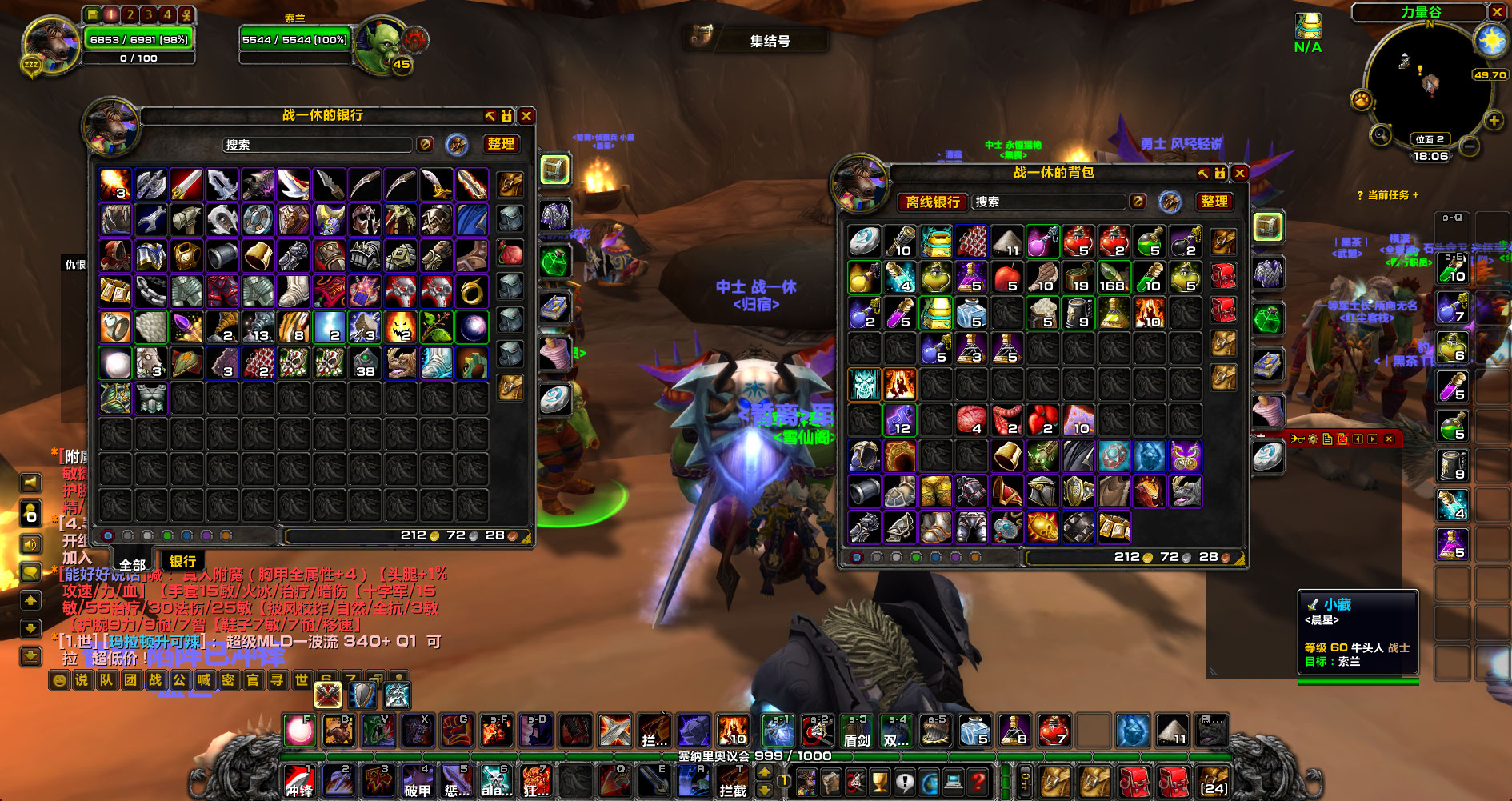The width and height of the screenshot is (1512, 801).
Task: Select the 世 world chat channel
Action: 302,680
